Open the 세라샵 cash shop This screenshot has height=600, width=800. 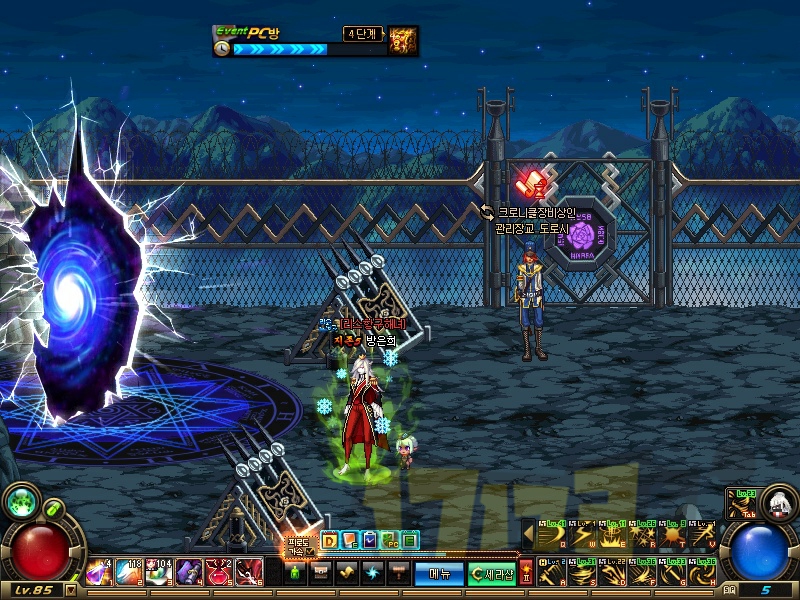tap(493, 573)
